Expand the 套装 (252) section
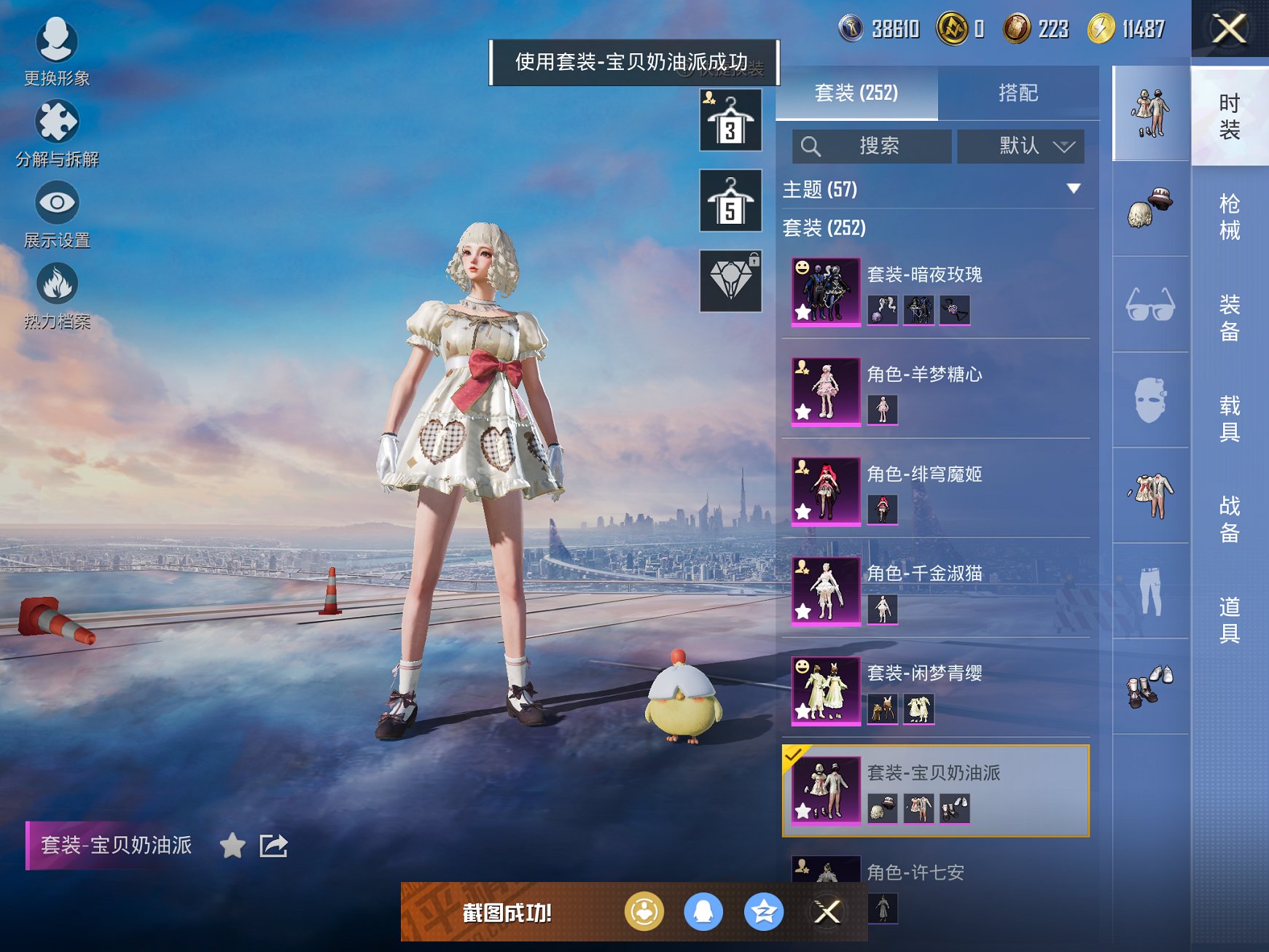 coord(824,228)
